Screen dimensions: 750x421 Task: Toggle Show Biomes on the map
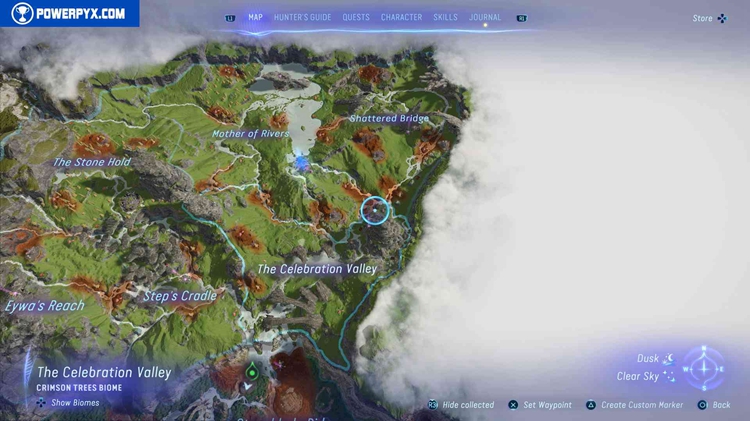pyautogui.click(x=68, y=403)
